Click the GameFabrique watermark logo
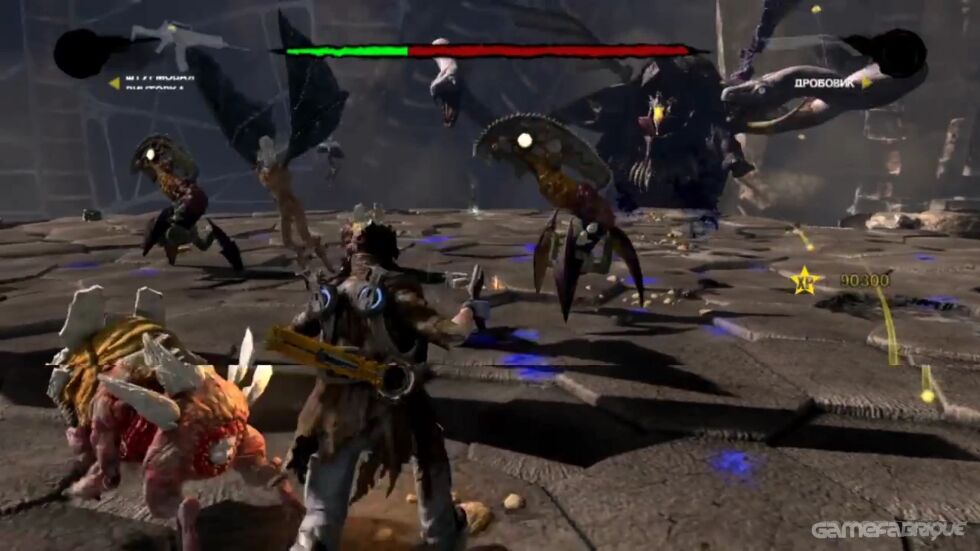 coord(888,530)
